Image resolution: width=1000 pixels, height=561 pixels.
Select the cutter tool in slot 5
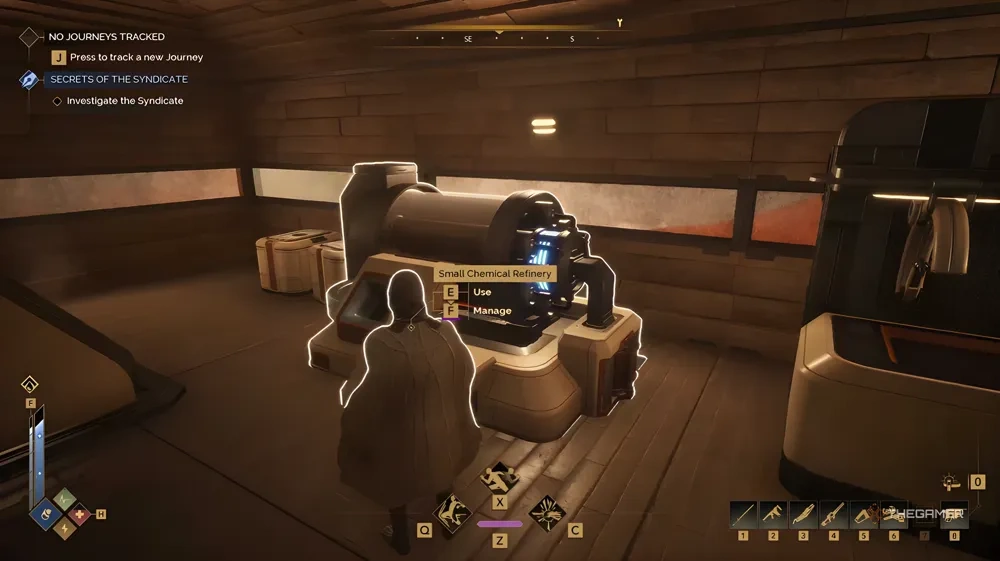pos(863,514)
